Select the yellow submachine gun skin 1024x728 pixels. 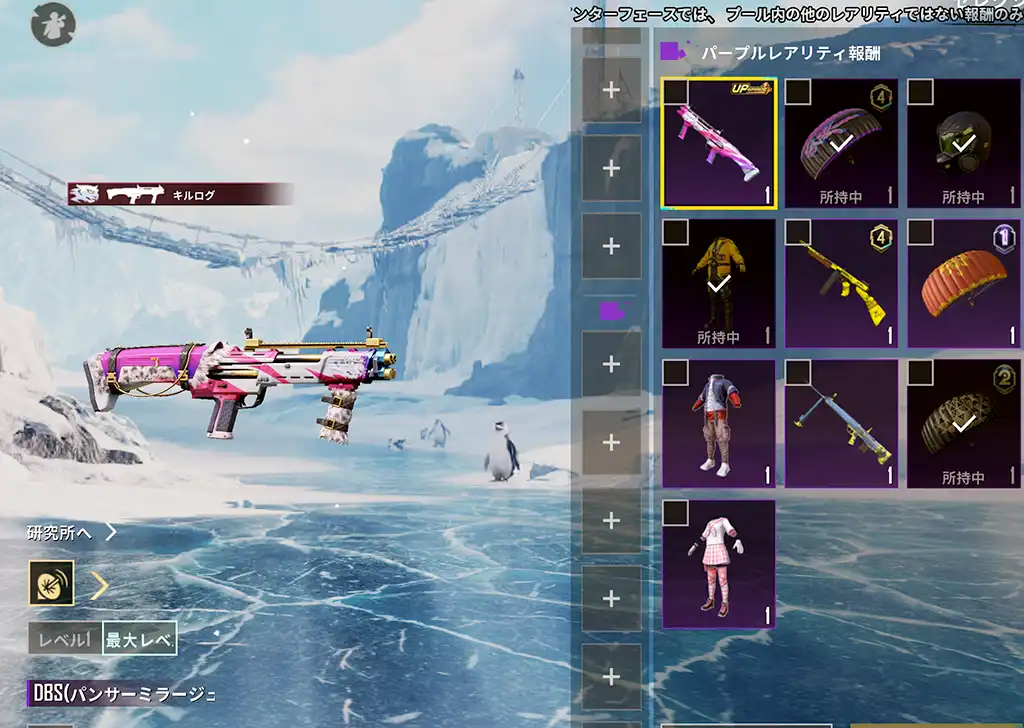pyautogui.click(x=841, y=285)
